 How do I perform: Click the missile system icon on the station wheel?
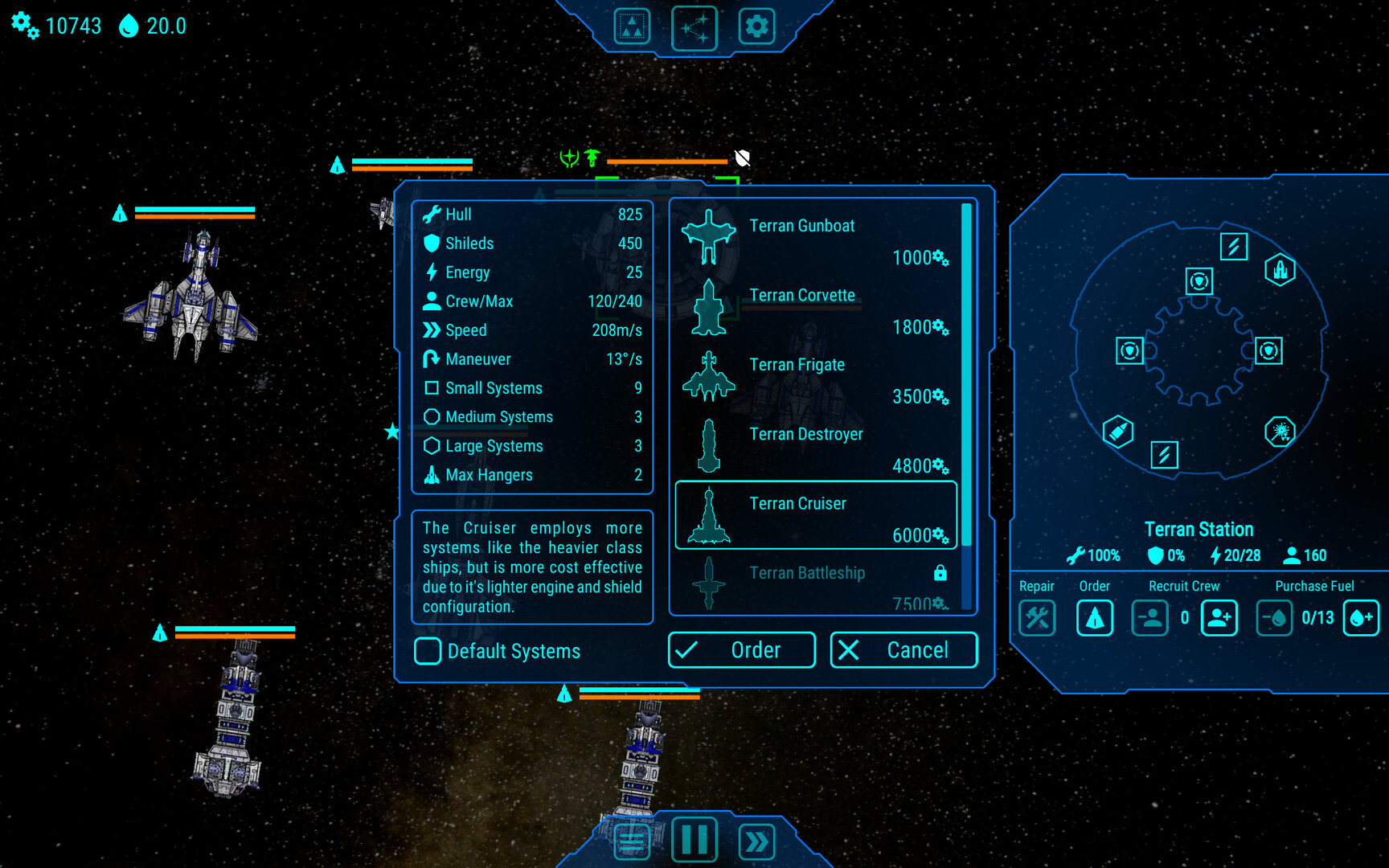pos(1120,432)
